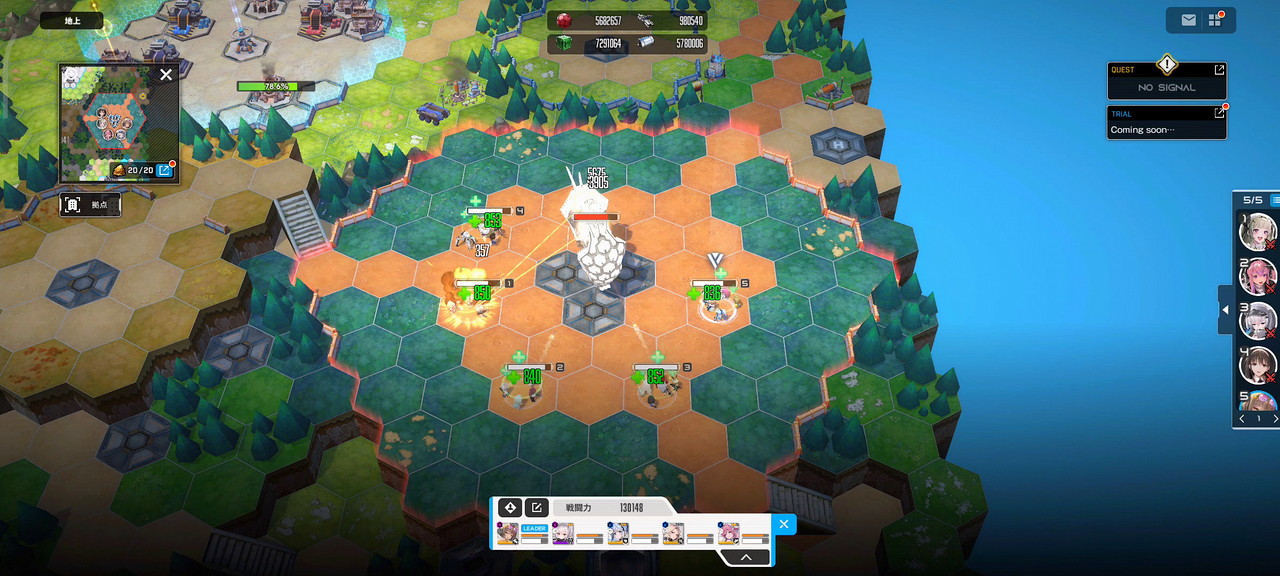Select the pink-haired character in squad bar

729,534
